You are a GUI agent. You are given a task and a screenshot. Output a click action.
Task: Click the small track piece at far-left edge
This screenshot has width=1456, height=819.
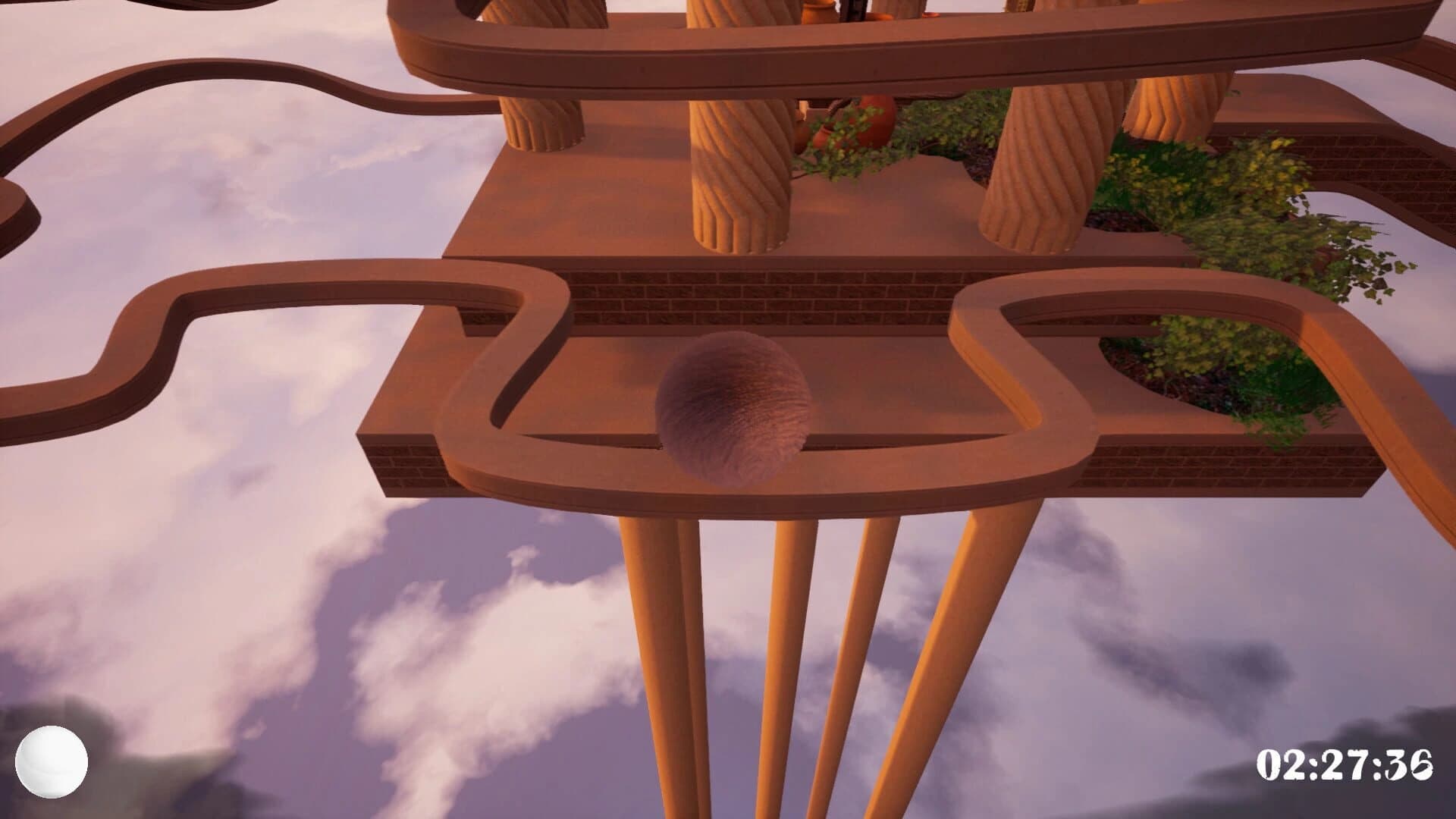(x=11, y=205)
